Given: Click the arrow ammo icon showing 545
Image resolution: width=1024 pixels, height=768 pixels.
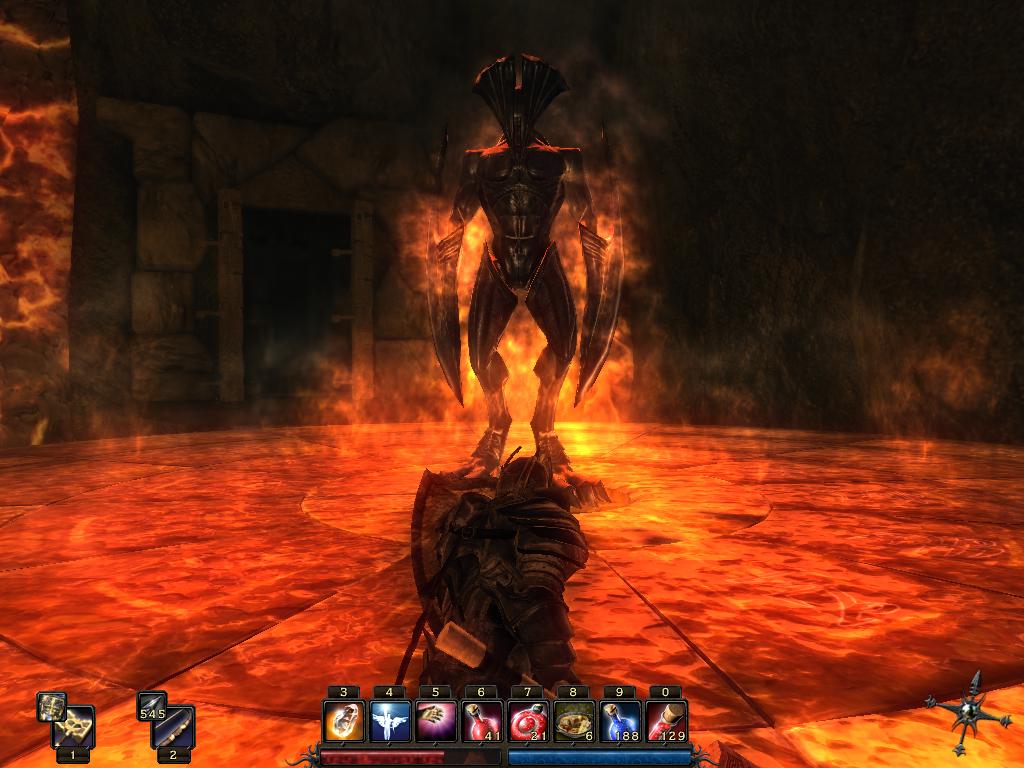Looking at the screenshot, I should pos(152,707).
